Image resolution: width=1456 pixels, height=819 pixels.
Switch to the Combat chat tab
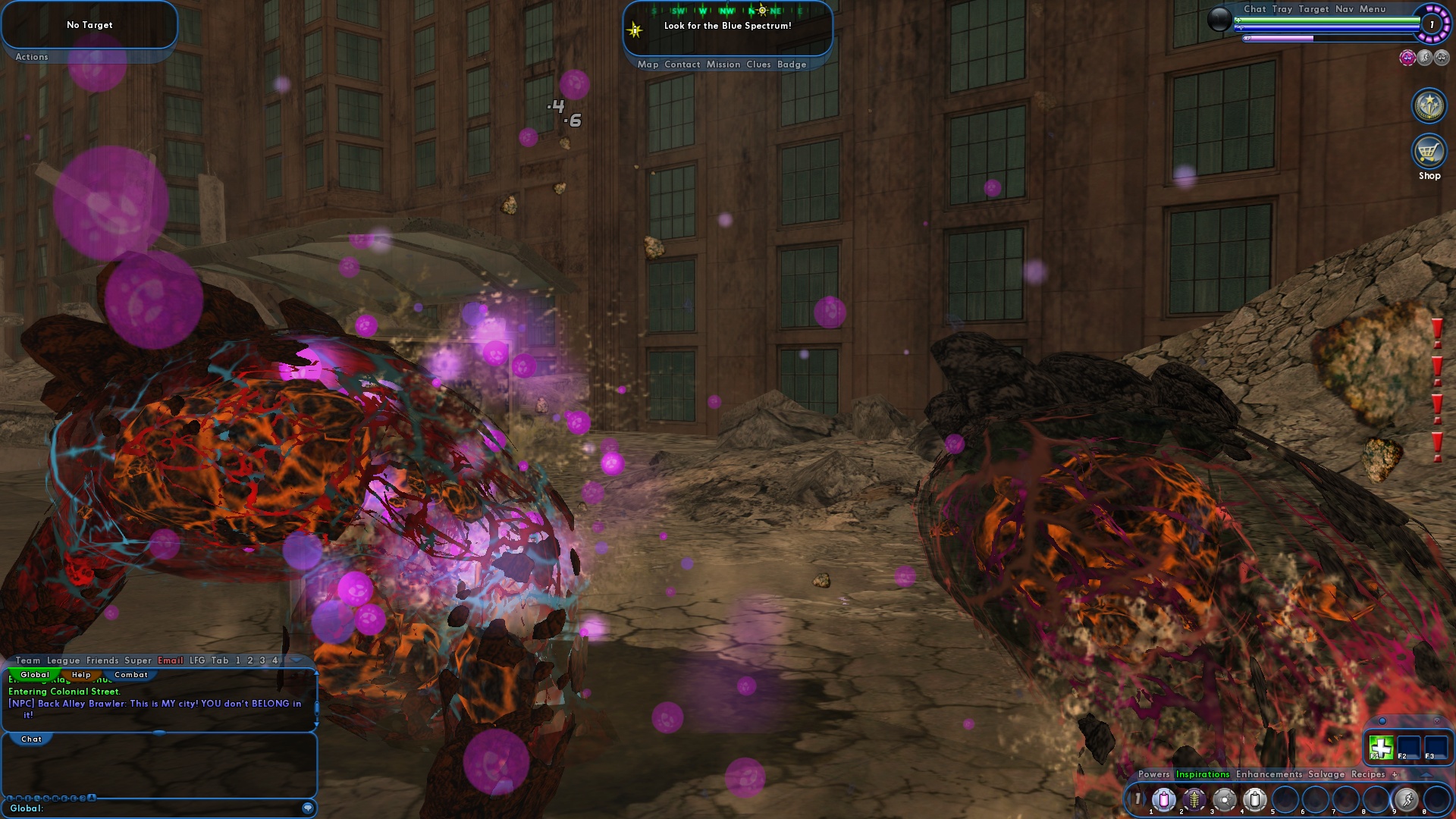tap(130, 675)
